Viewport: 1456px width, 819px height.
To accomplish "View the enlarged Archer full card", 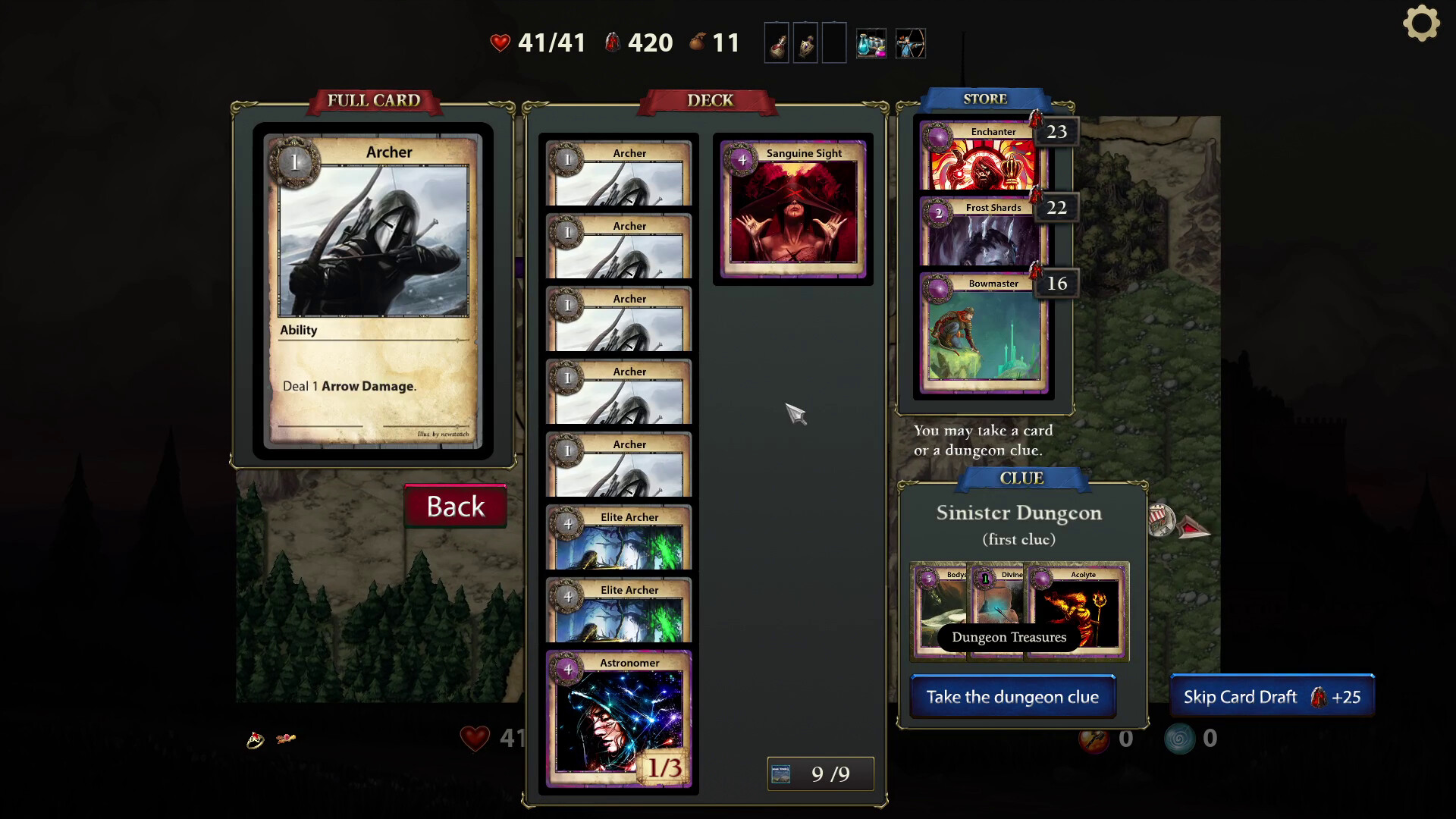I will click(372, 290).
